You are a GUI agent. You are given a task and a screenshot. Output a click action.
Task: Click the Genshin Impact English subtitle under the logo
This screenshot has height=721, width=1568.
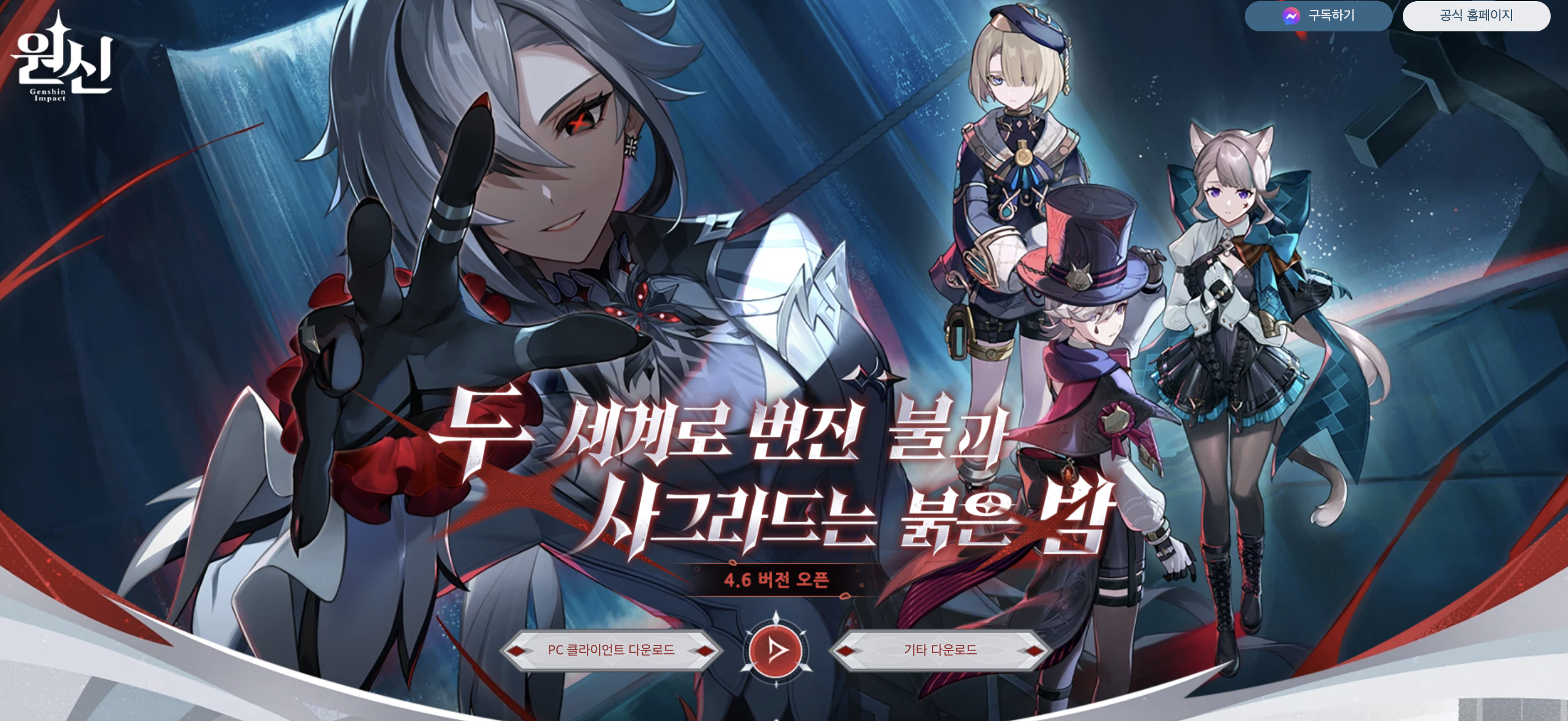point(49,94)
